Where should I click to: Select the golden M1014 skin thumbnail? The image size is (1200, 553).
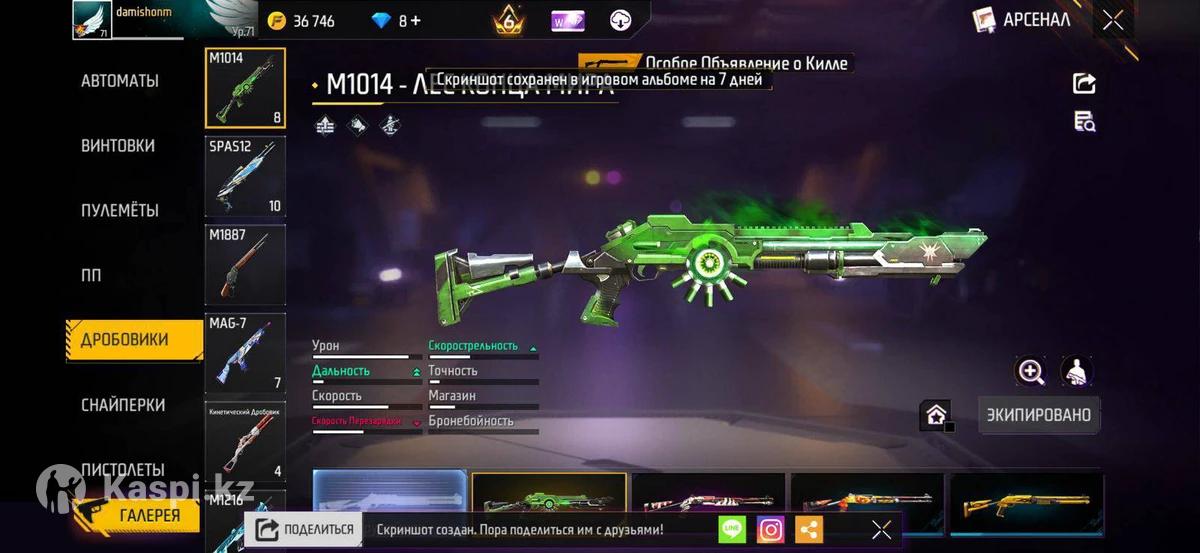click(1027, 500)
